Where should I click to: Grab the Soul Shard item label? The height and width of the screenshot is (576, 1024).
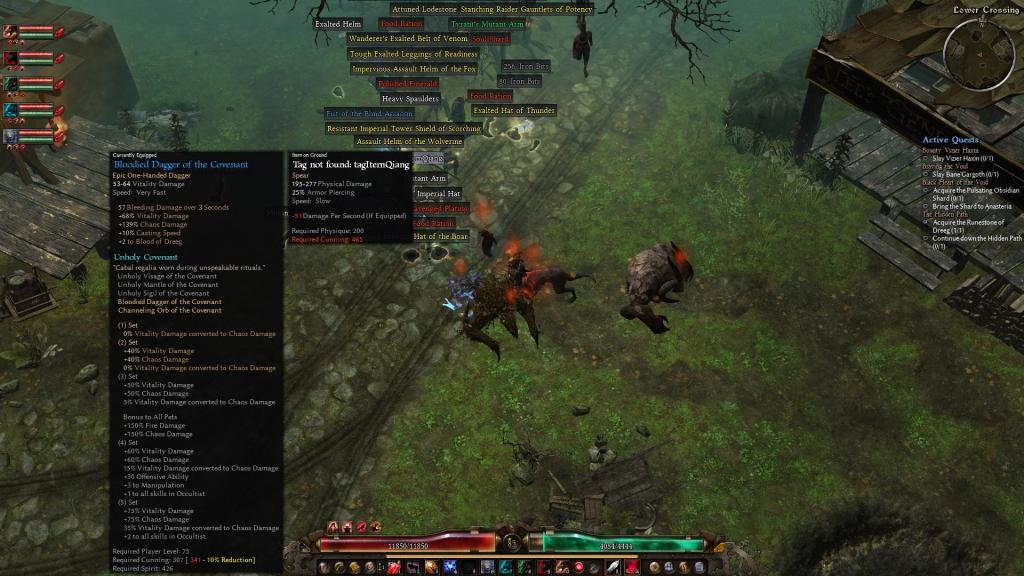(491, 39)
